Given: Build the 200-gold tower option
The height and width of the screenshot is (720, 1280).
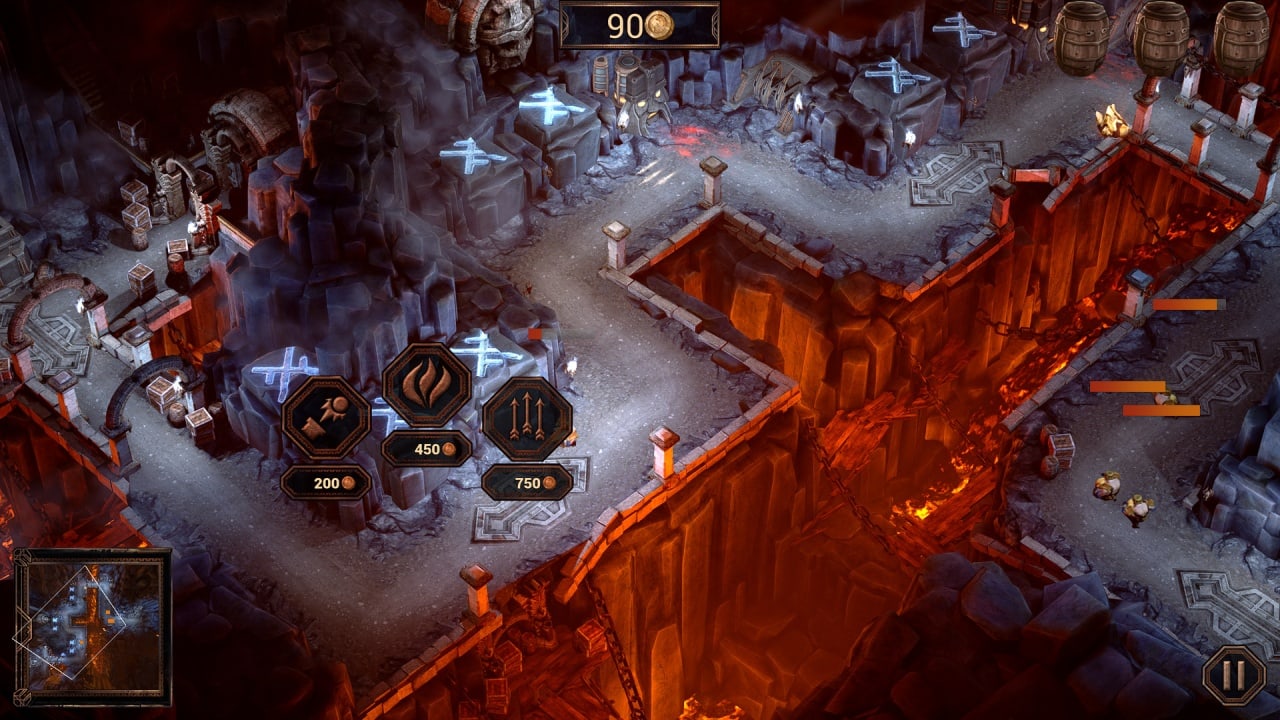Looking at the screenshot, I should tap(326, 418).
